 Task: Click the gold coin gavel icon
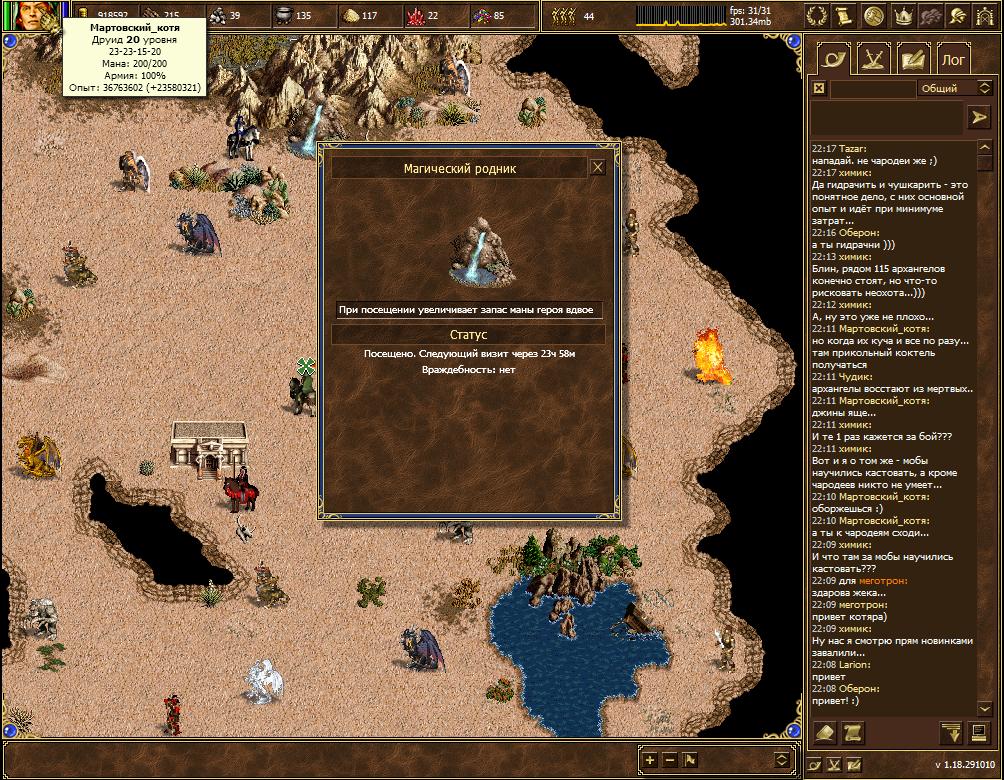[874, 16]
